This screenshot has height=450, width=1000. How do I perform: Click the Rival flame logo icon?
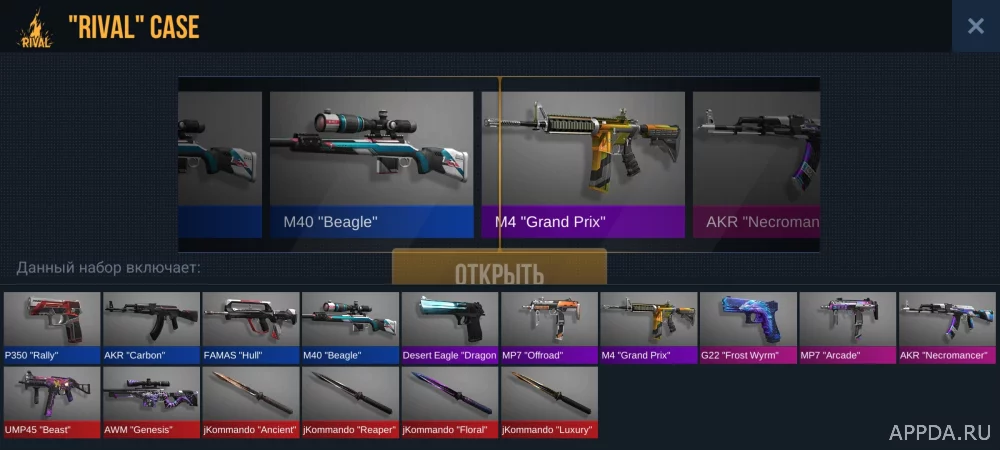pyautogui.click(x=34, y=29)
